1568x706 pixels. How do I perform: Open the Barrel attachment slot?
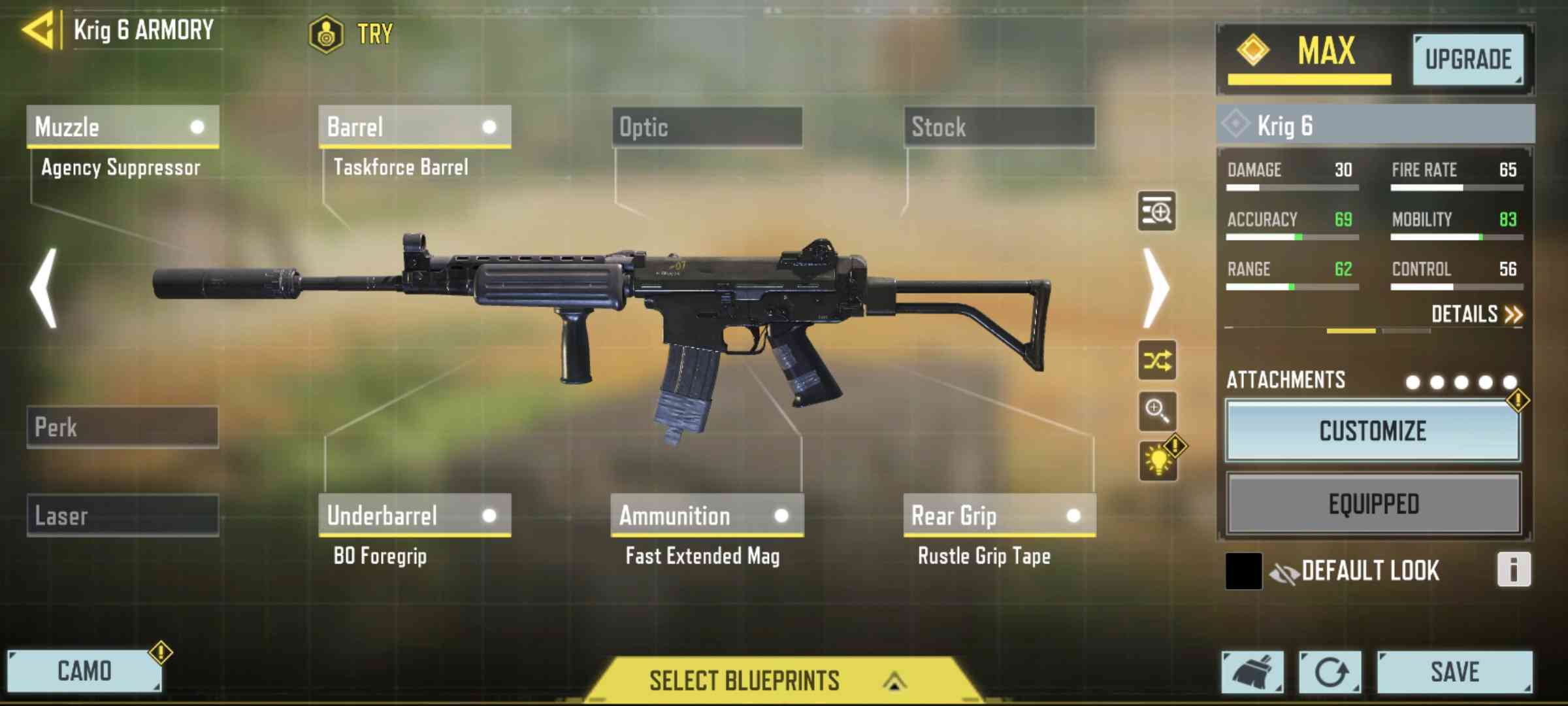(x=415, y=127)
